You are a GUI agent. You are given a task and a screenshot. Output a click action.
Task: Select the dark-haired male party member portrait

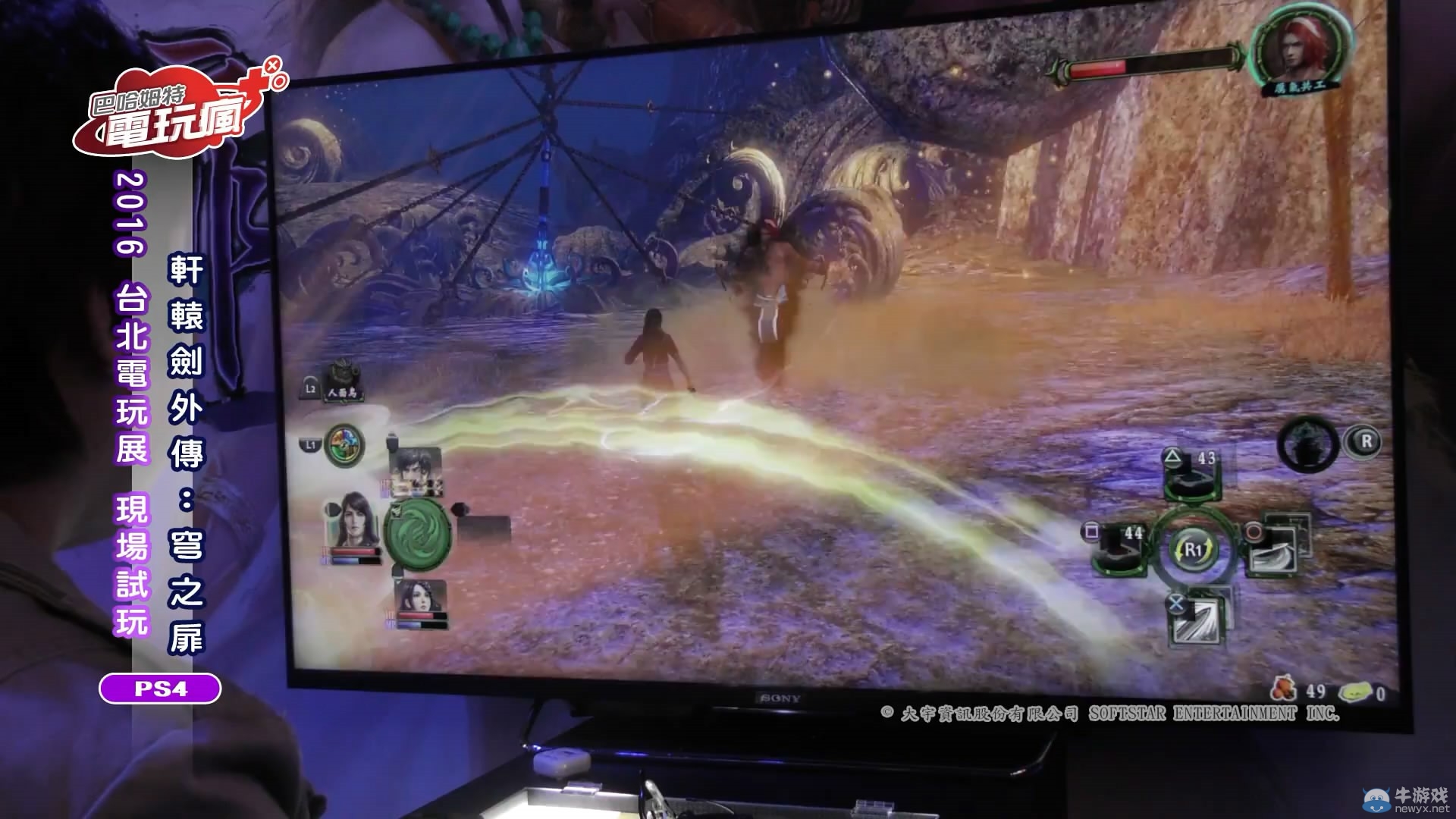pos(416,466)
